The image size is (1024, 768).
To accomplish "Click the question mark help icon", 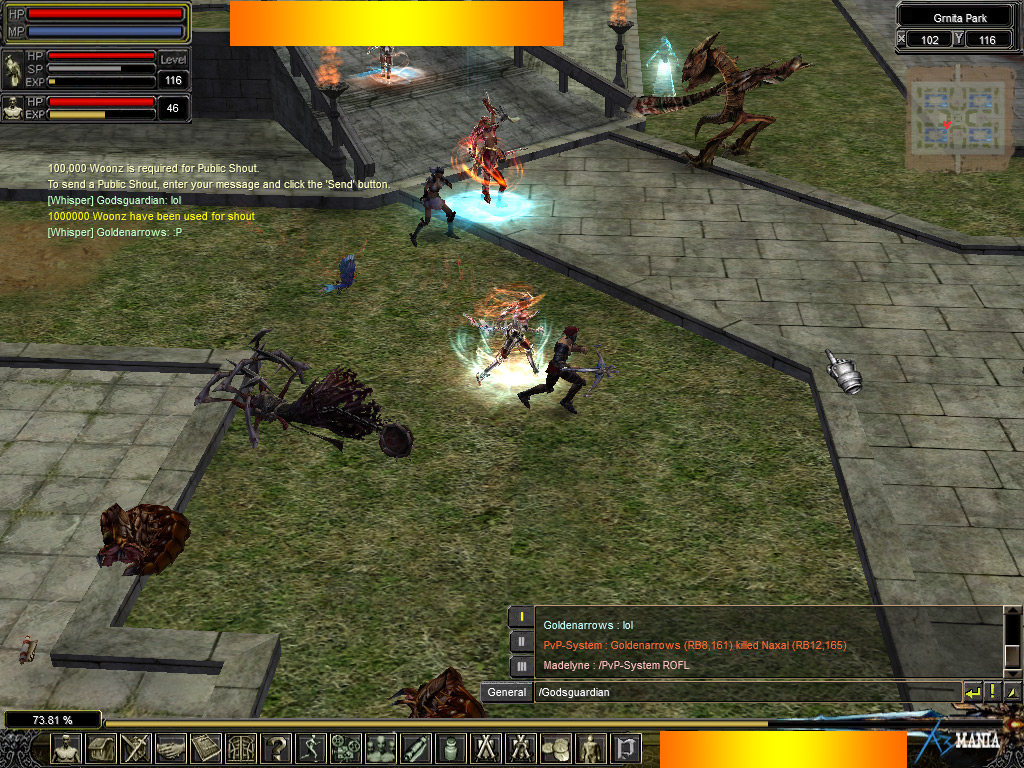I will coord(276,747).
